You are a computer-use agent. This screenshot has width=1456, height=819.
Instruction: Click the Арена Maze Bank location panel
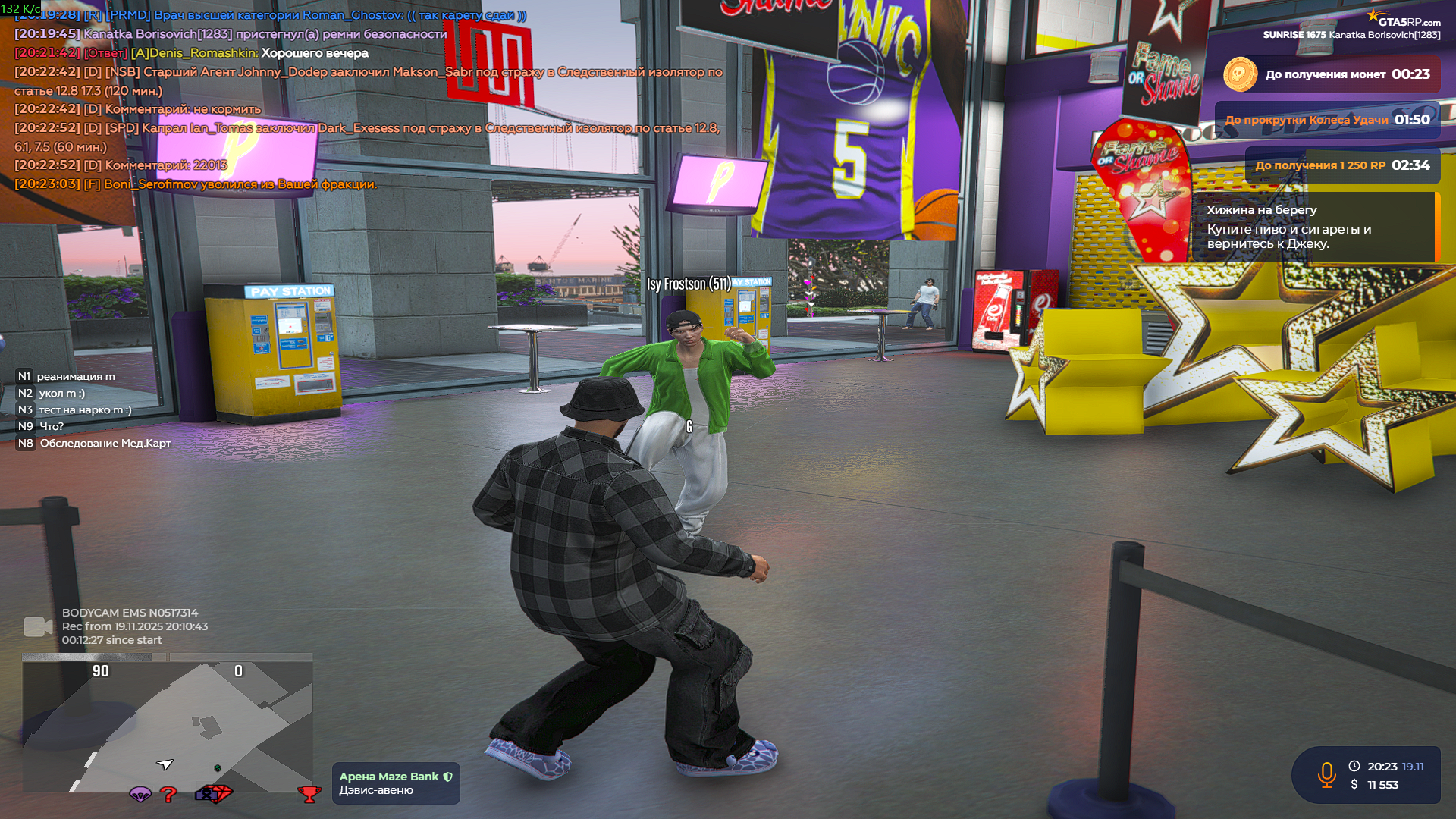pyautogui.click(x=395, y=783)
